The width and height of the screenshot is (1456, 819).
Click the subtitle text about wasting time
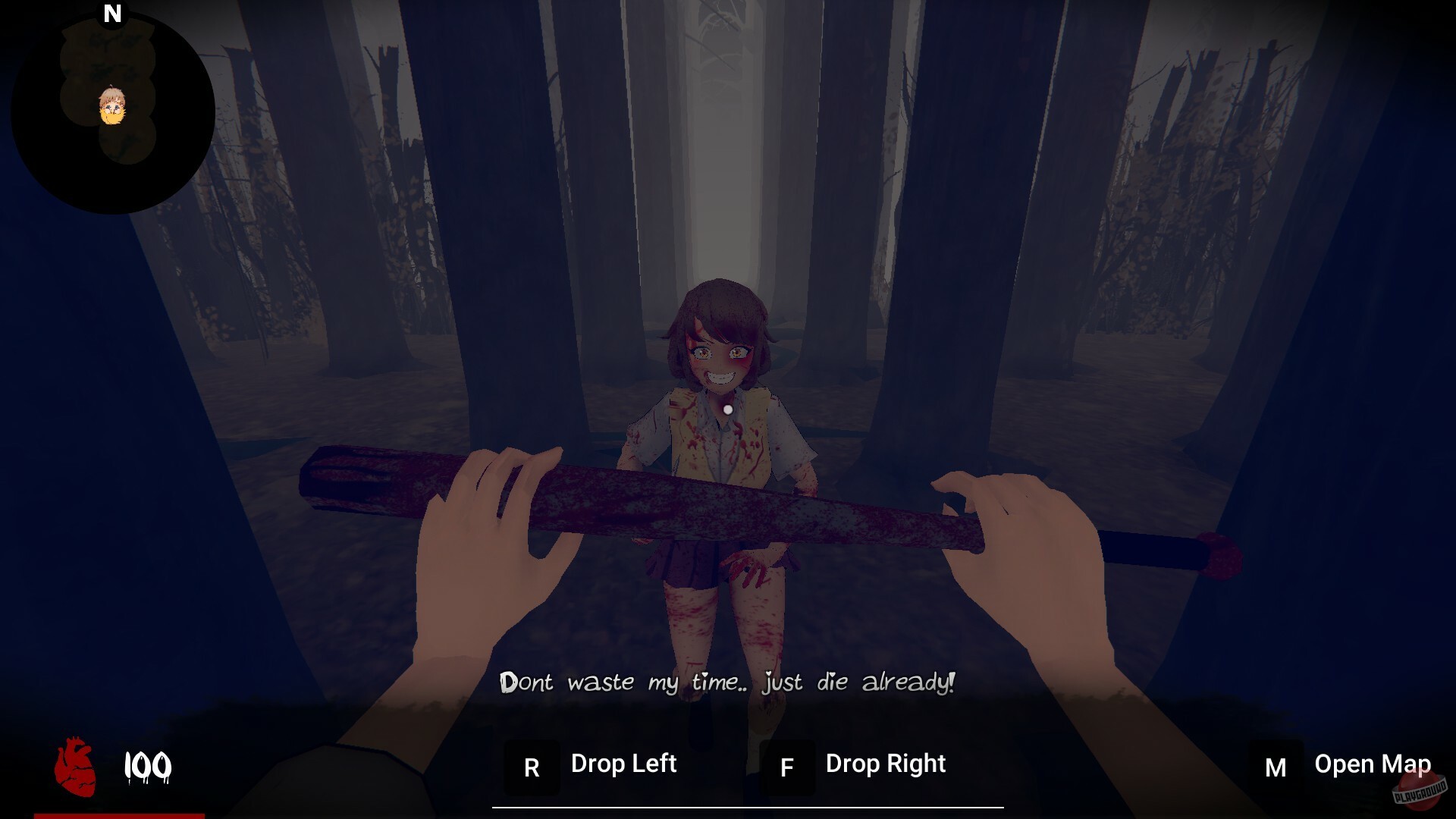[728, 682]
